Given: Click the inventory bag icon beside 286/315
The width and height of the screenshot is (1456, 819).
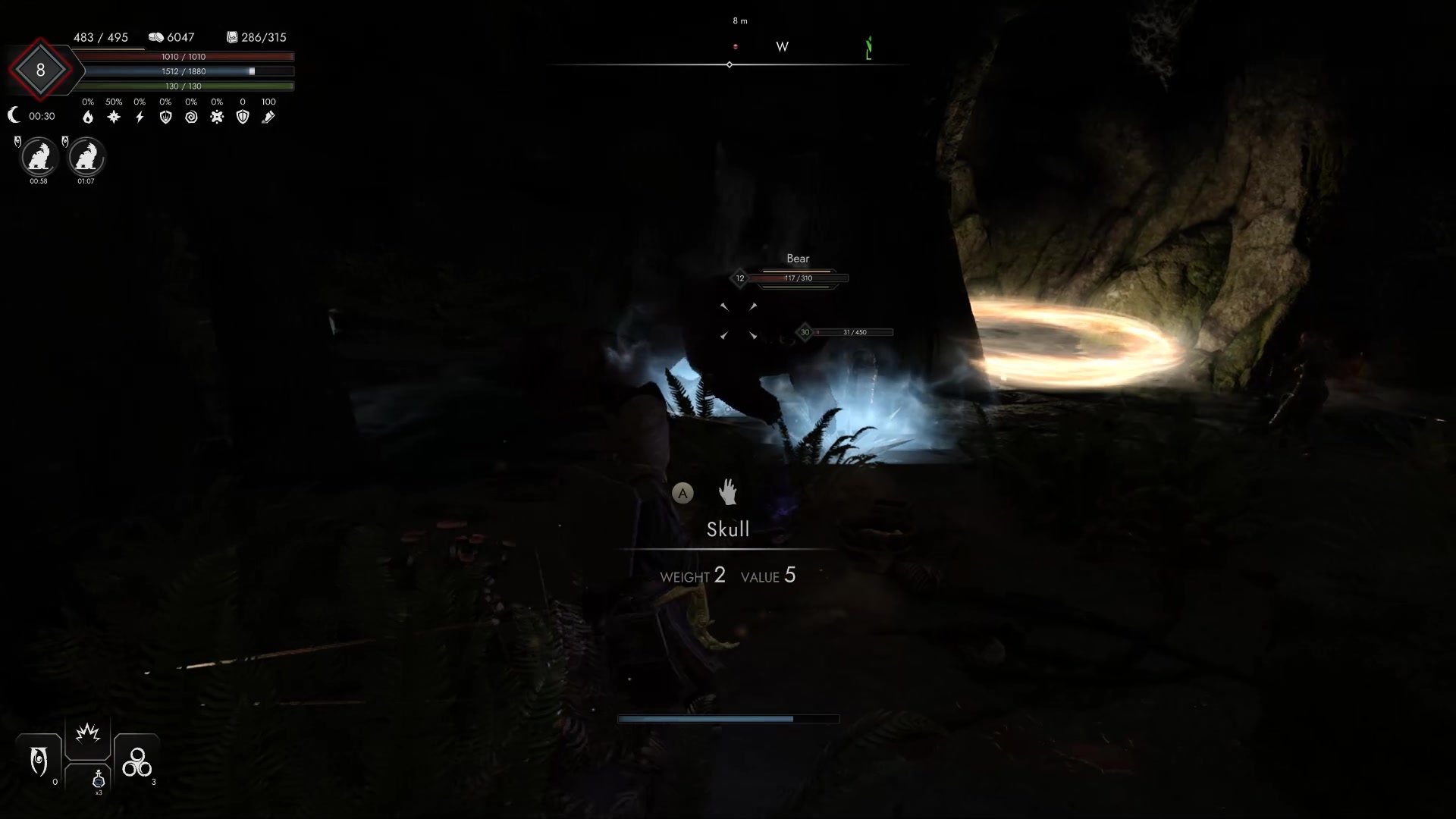Looking at the screenshot, I should pyautogui.click(x=231, y=36).
